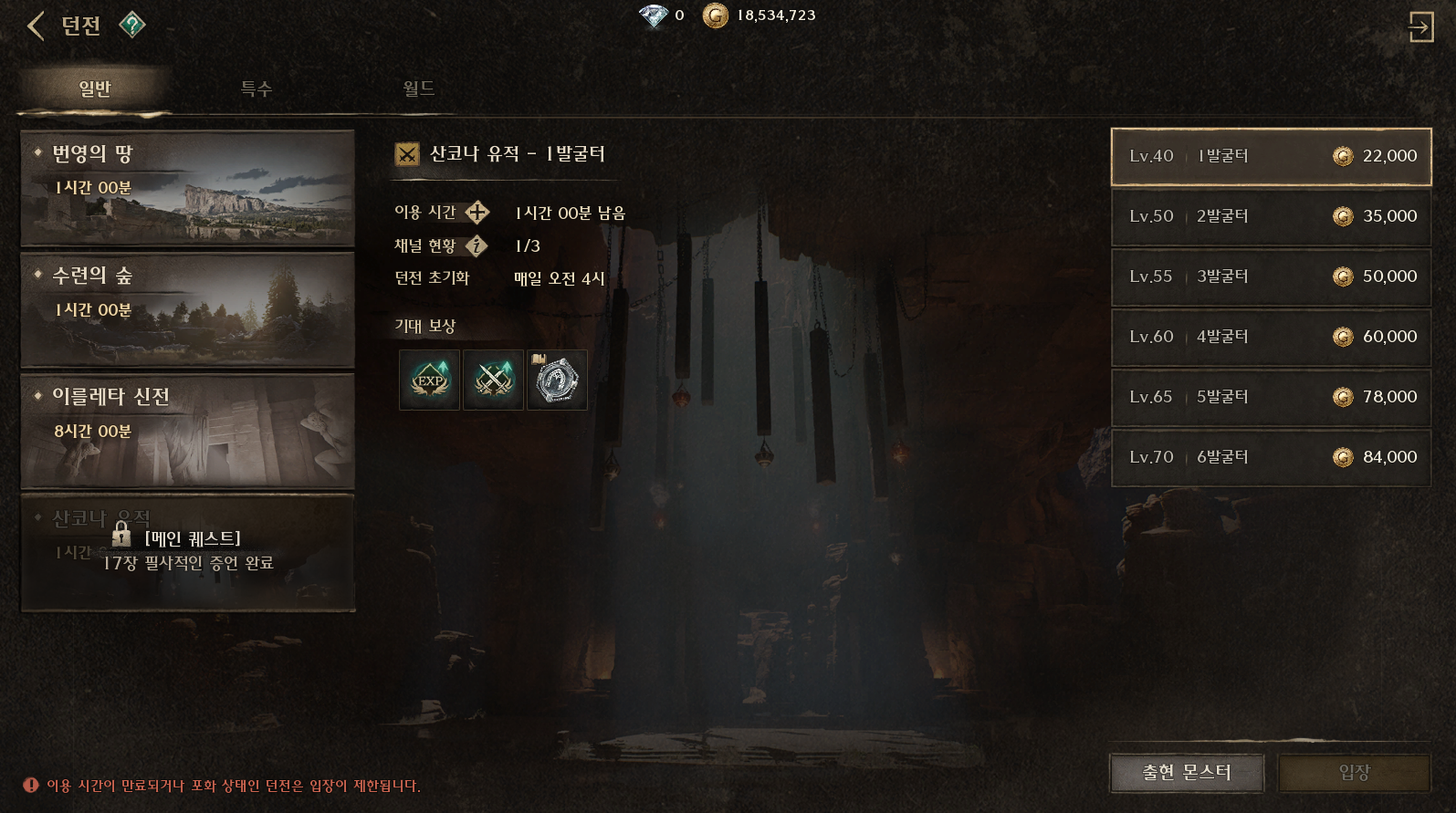Add usage time with the plus icon
Viewport: 1456px width, 813px height.
[477, 213]
